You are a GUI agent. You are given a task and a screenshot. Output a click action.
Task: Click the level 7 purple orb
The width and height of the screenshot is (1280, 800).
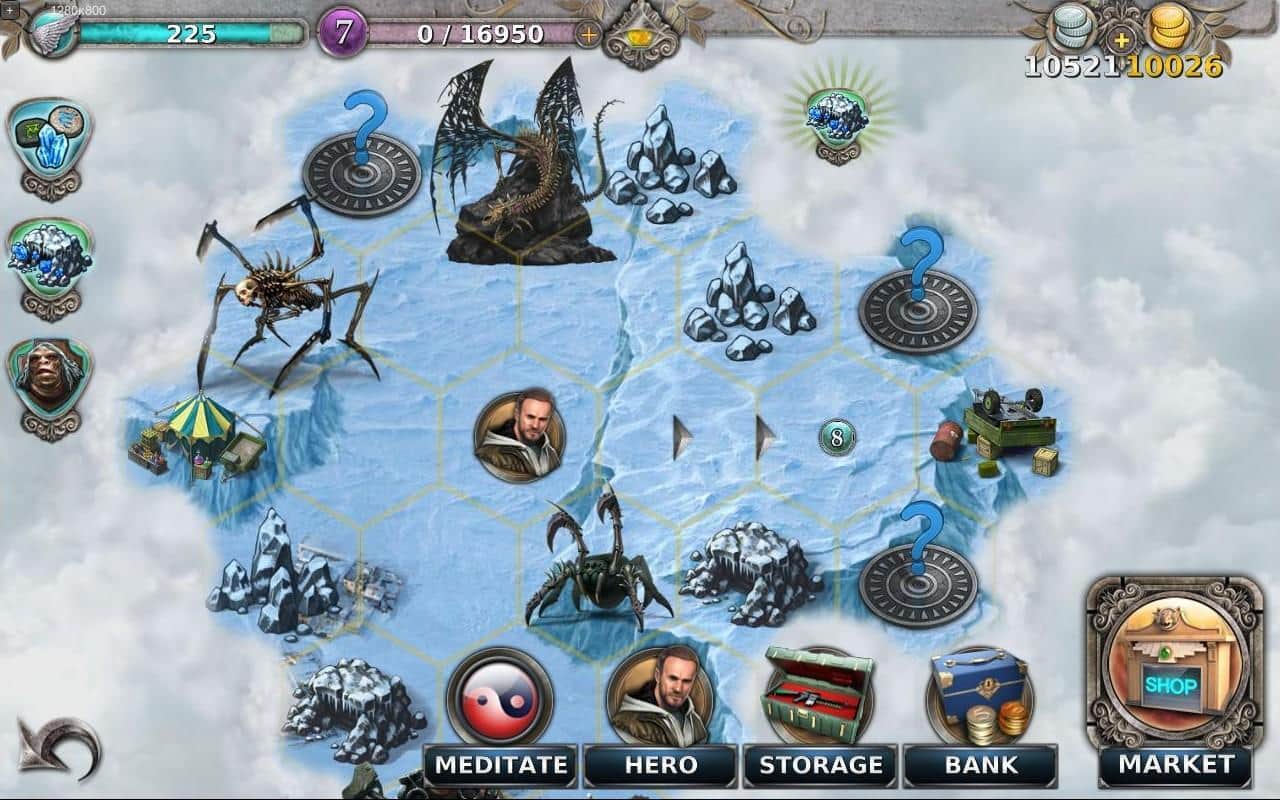[343, 33]
